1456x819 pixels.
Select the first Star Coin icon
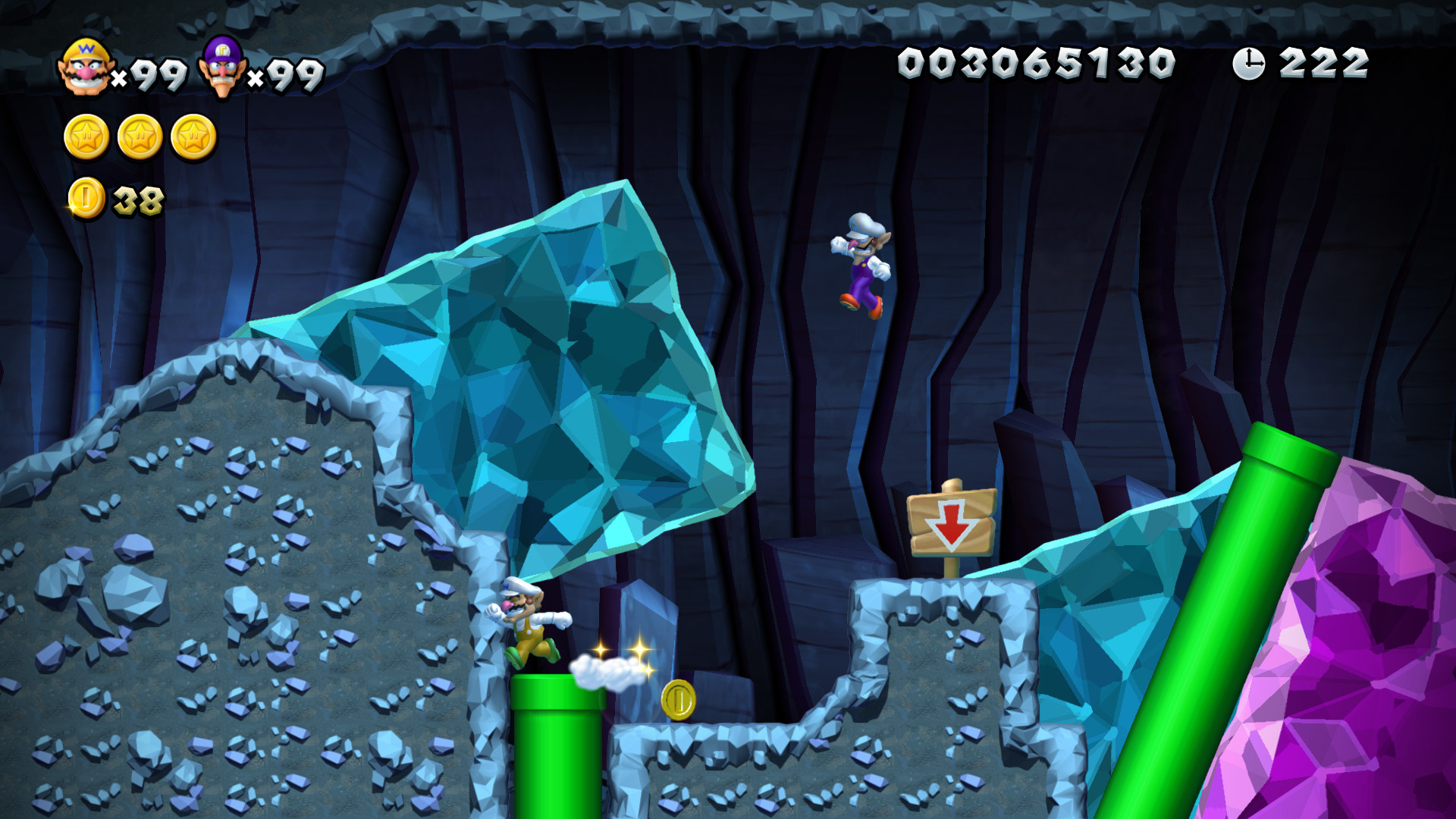click(x=86, y=138)
